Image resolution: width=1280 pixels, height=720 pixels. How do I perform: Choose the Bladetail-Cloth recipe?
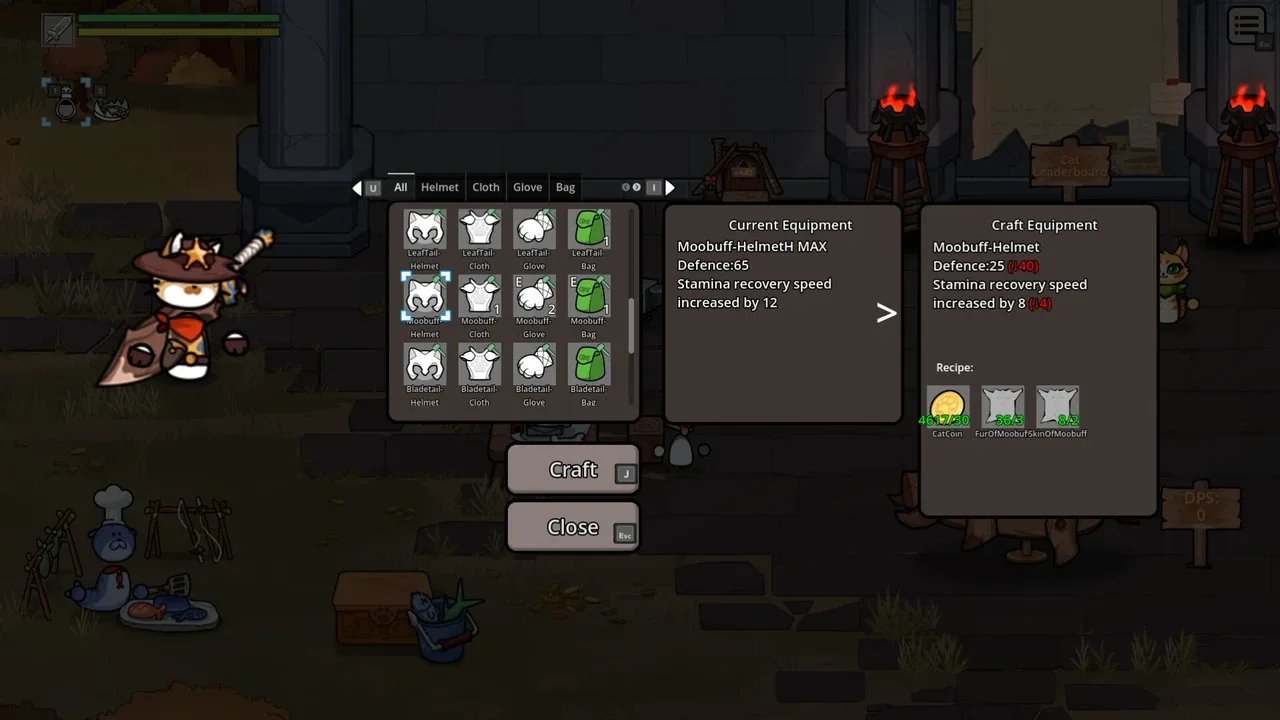coord(480,364)
